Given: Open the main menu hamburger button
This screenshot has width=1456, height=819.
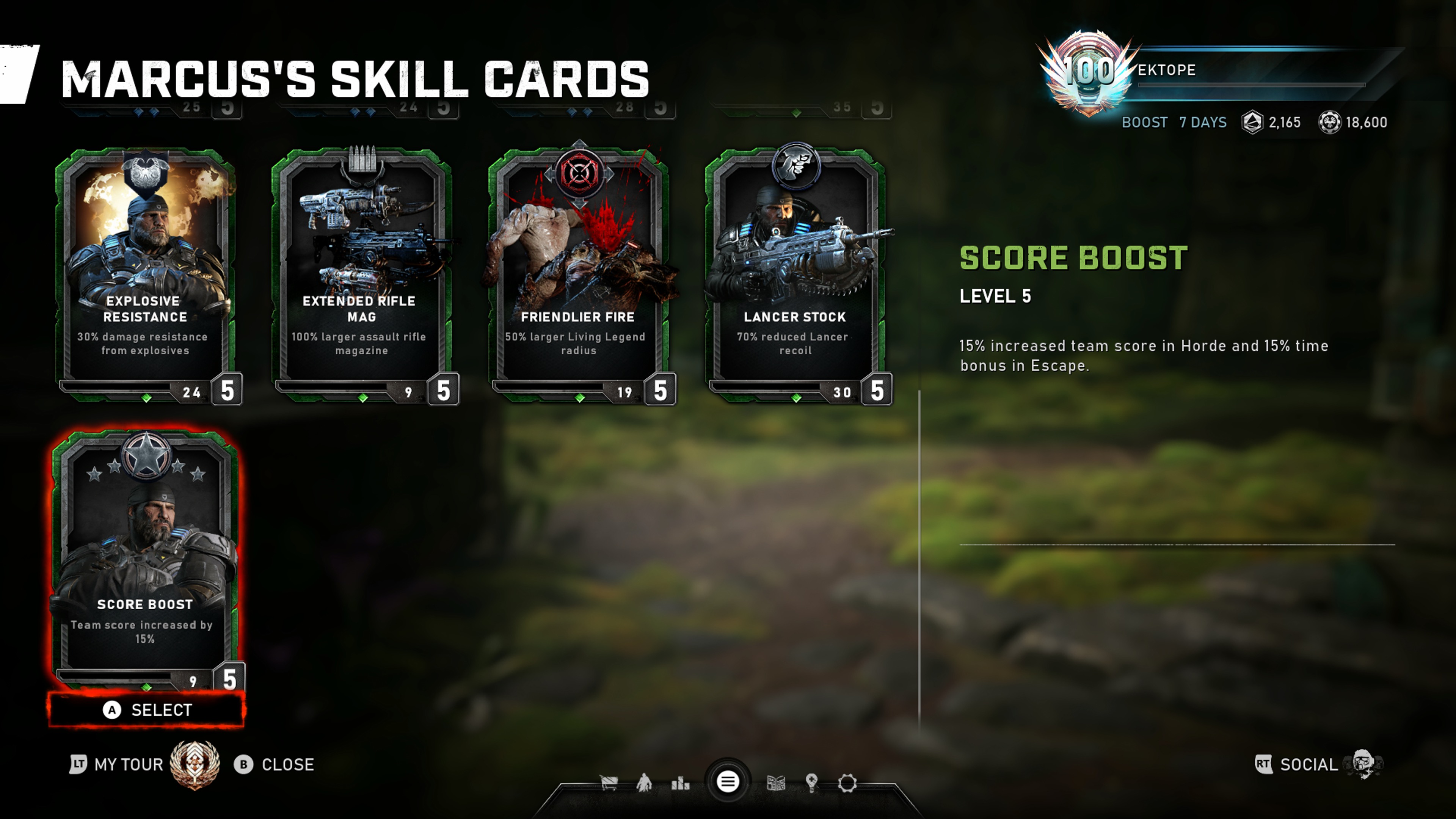Looking at the screenshot, I should tap(728, 782).
